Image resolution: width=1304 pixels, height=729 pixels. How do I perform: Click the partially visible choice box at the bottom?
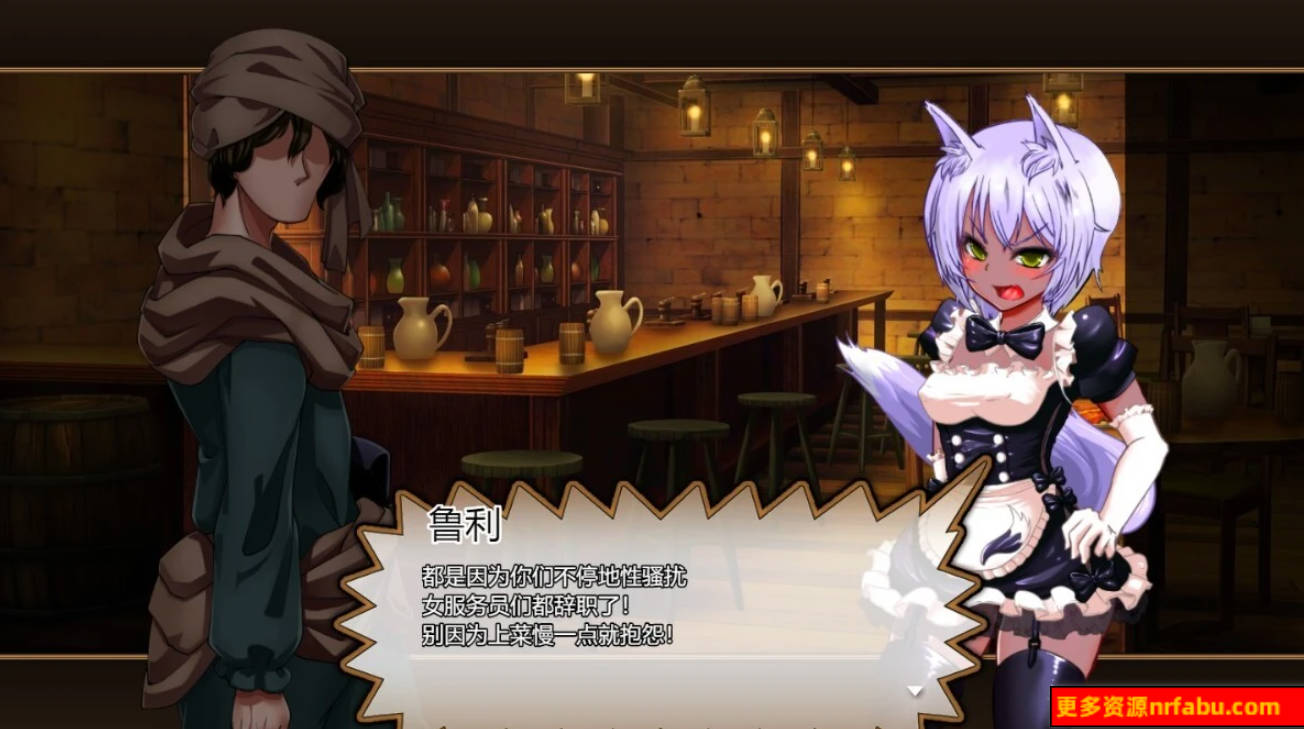click(x=650, y=725)
